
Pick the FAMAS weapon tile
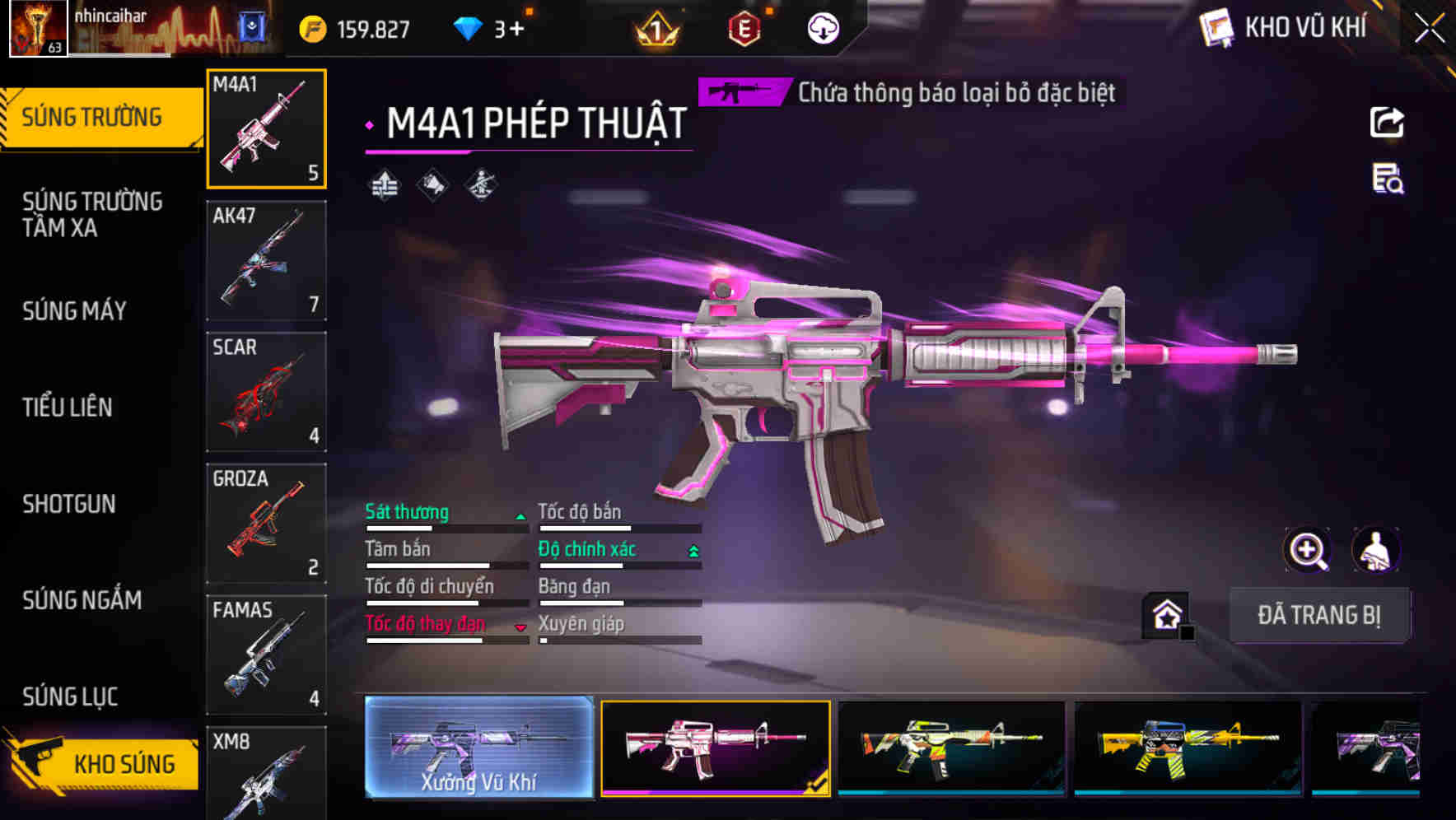pyautogui.click(x=266, y=655)
